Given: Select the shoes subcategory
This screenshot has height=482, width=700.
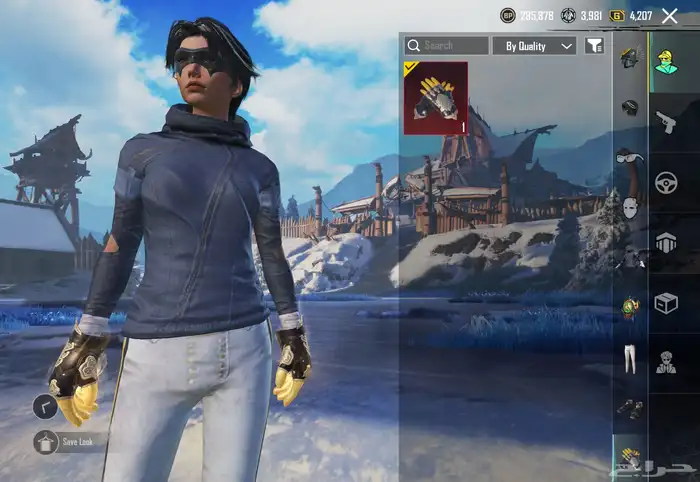Looking at the screenshot, I should (x=630, y=407).
